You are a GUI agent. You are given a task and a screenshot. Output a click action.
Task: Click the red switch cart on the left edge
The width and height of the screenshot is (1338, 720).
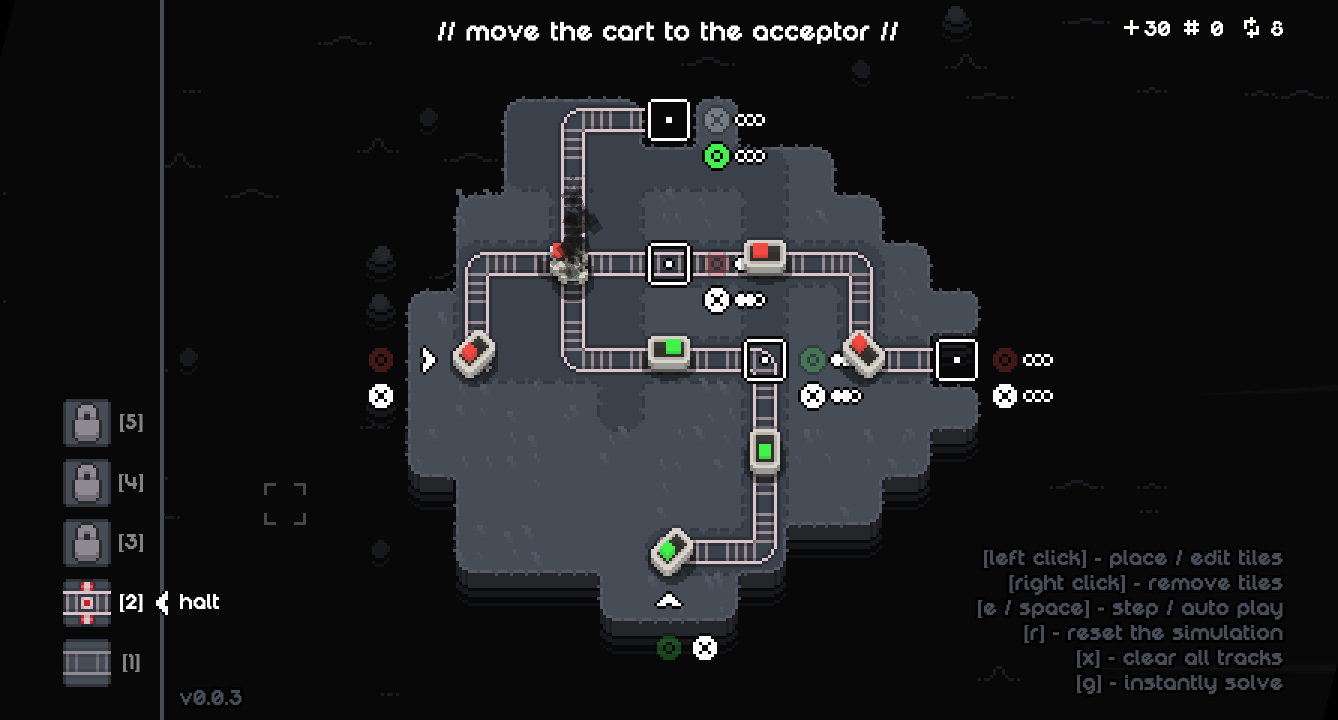click(x=472, y=355)
